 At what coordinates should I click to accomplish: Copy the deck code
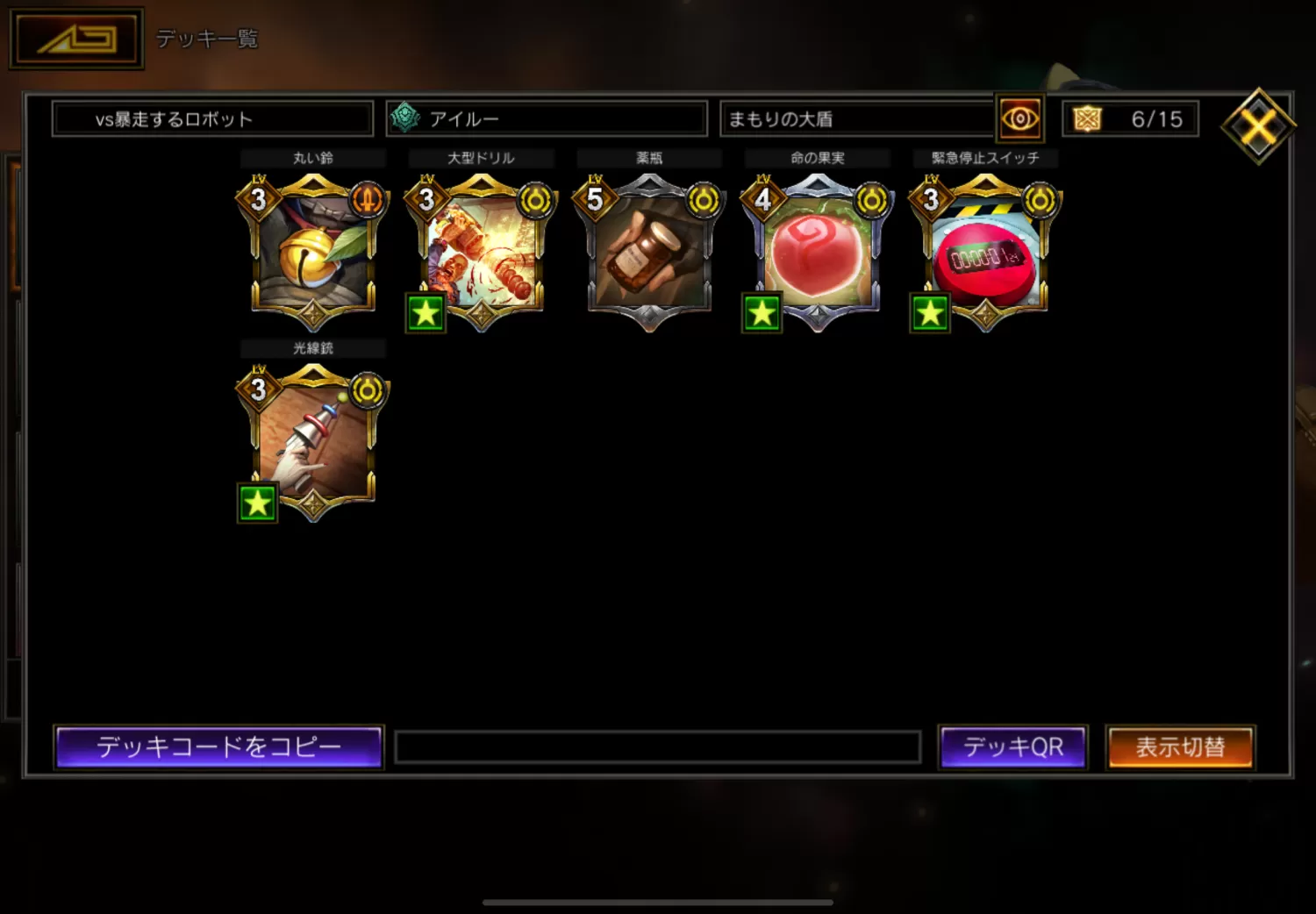(x=218, y=747)
